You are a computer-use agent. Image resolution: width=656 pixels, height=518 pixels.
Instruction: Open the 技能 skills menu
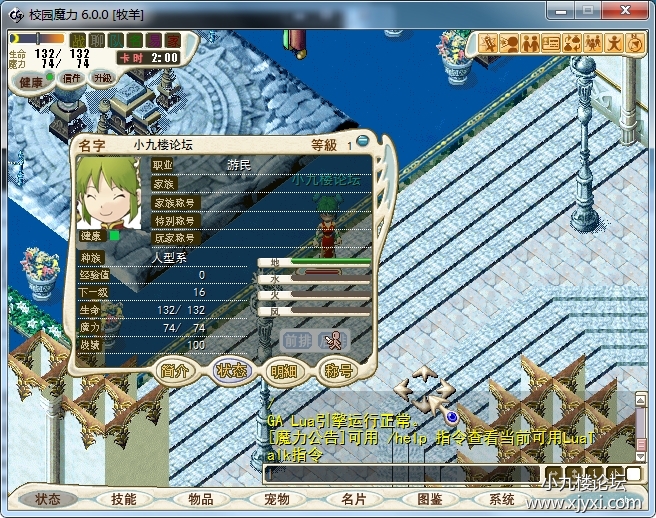point(124,499)
